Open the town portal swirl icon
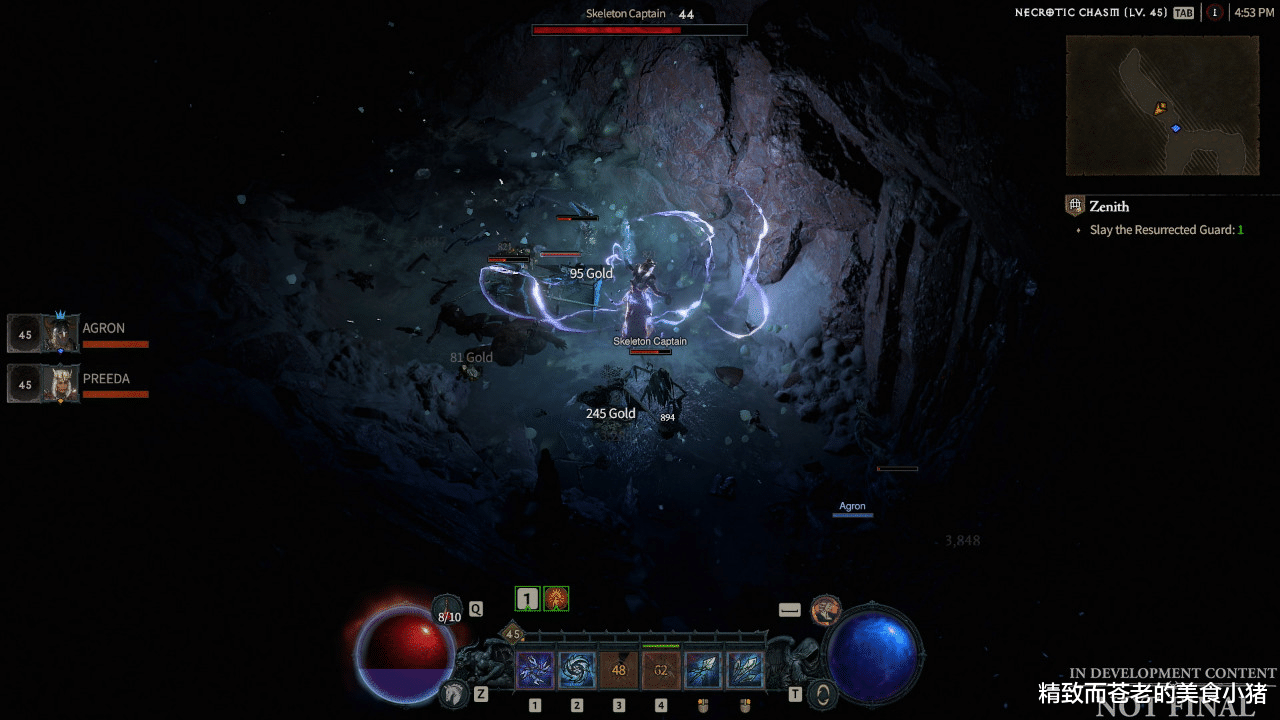The width and height of the screenshot is (1280, 720). 823,692
